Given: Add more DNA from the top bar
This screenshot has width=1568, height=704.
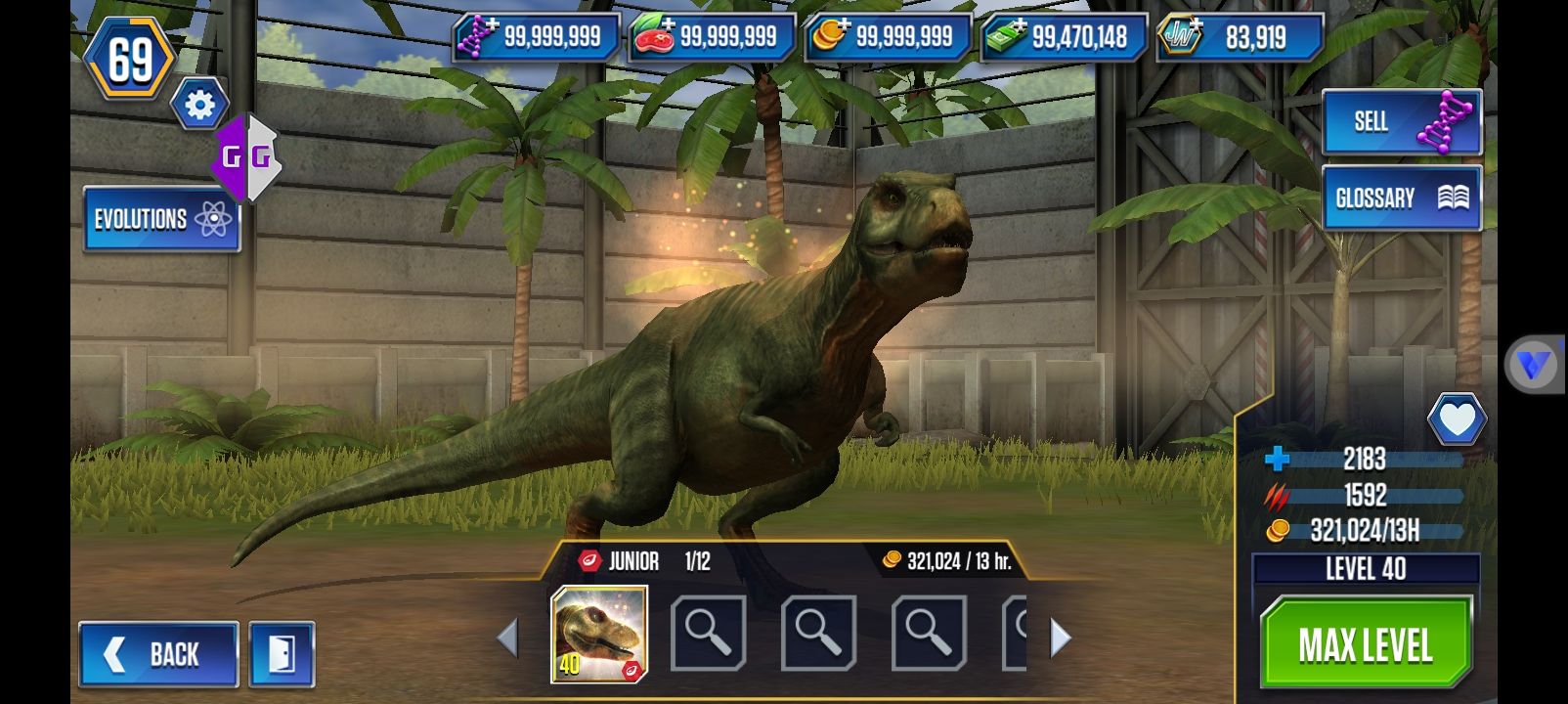Looking at the screenshot, I should (x=536, y=37).
